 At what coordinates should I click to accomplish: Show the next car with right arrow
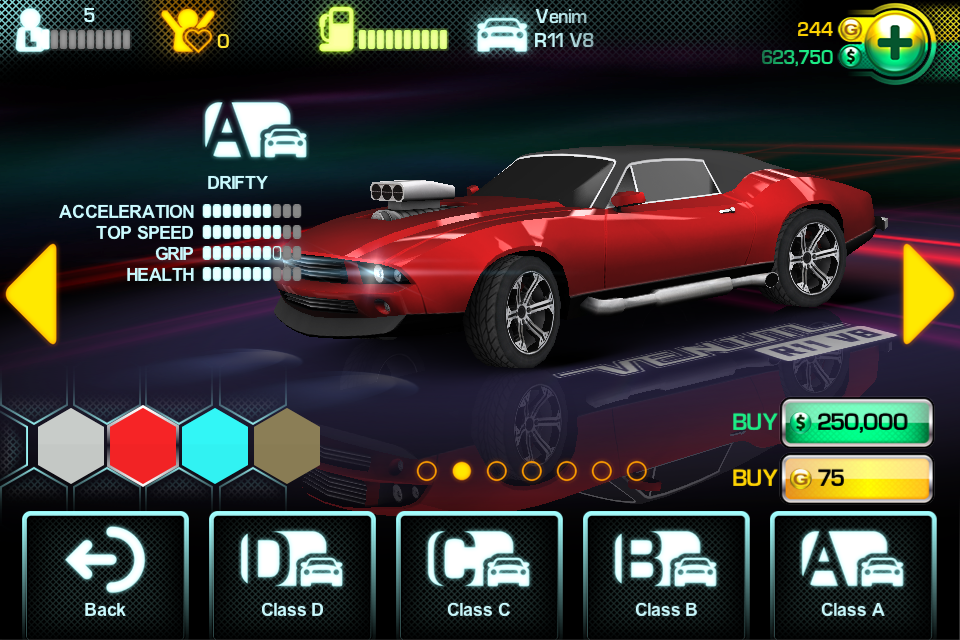click(927, 293)
